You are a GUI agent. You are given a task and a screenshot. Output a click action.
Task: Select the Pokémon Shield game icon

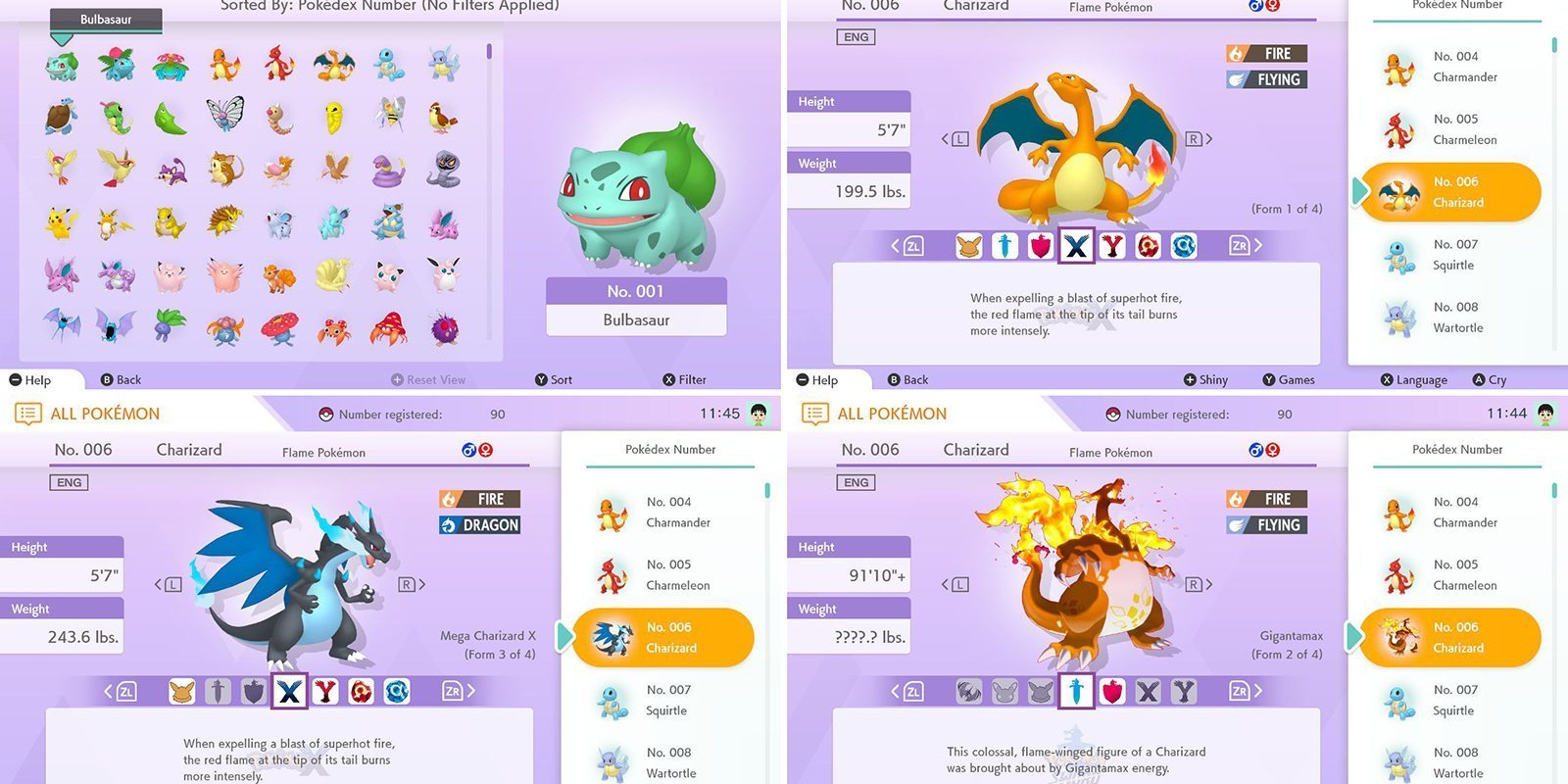click(1040, 246)
